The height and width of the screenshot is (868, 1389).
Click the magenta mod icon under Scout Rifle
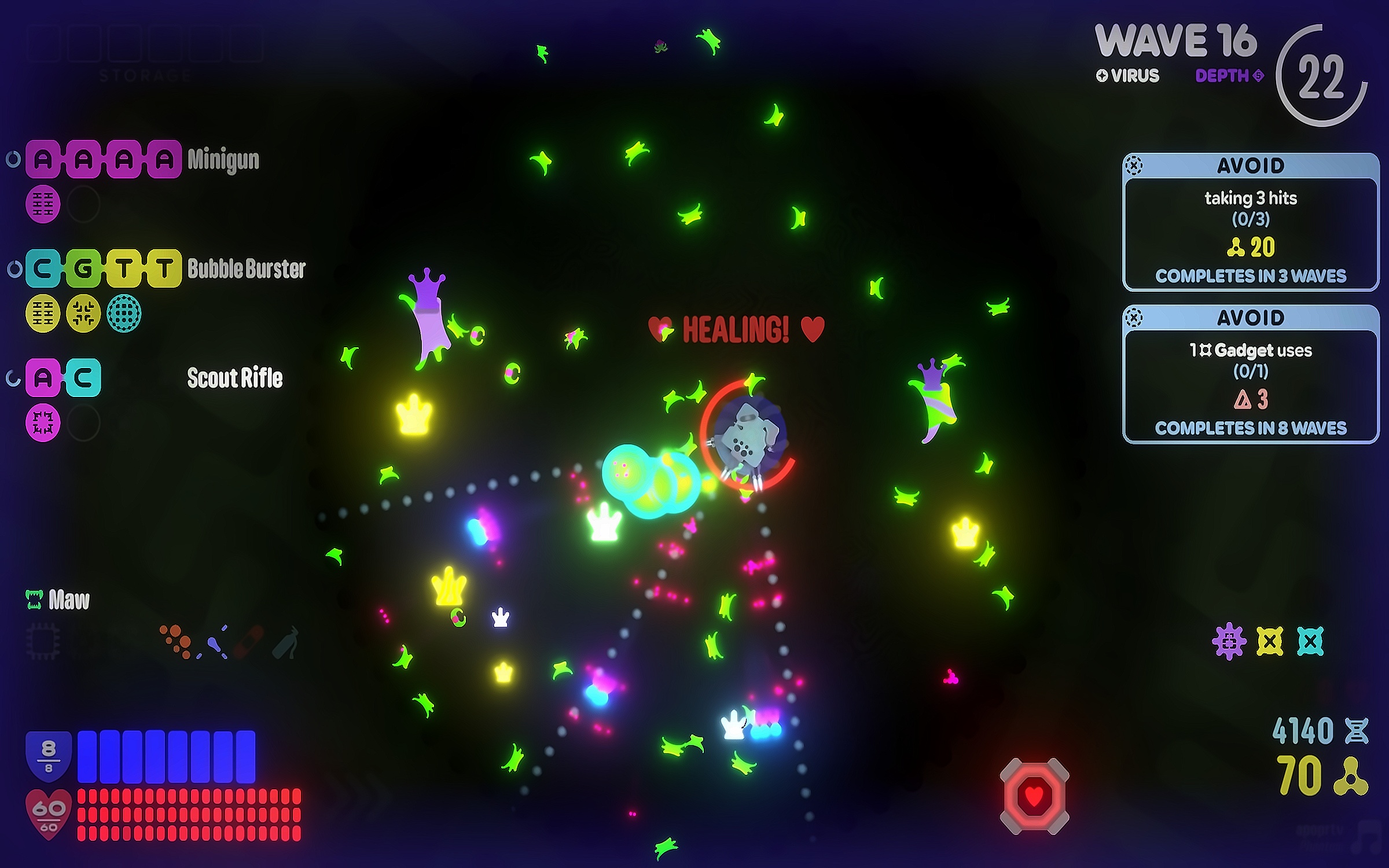[x=43, y=423]
